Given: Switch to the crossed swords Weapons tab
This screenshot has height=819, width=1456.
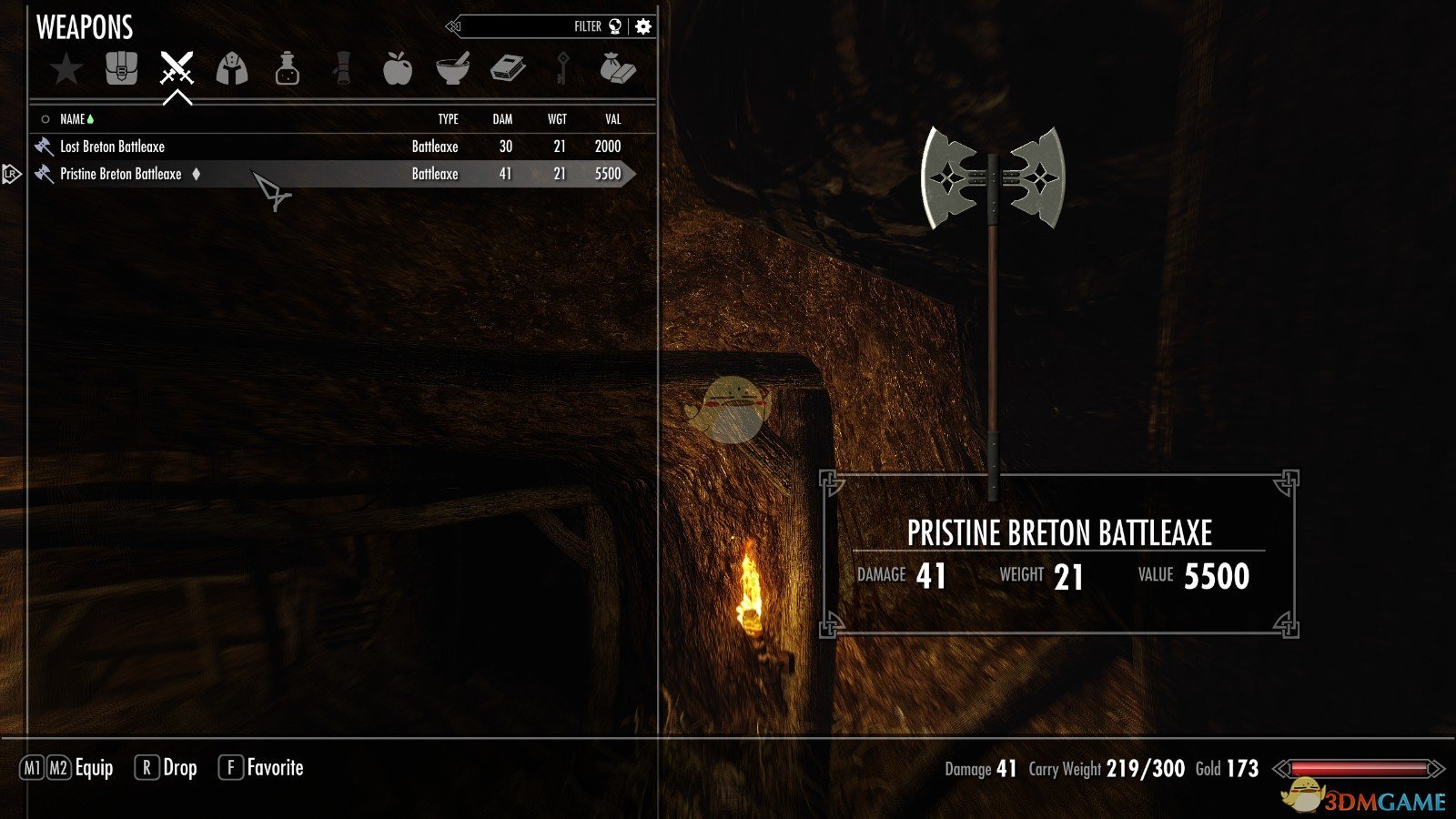Looking at the screenshot, I should 177,68.
